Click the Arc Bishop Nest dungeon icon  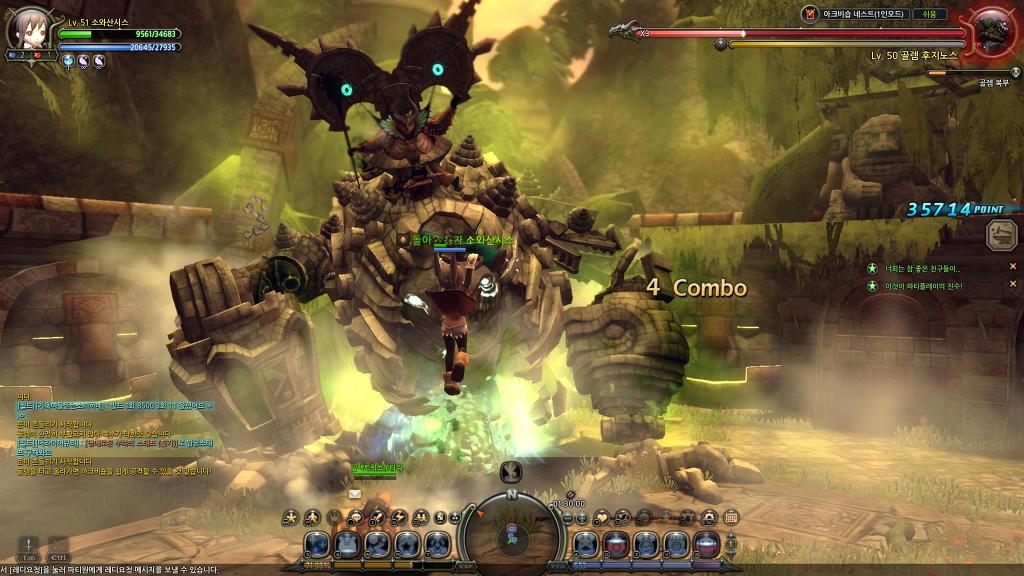pyautogui.click(x=810, y=14)
